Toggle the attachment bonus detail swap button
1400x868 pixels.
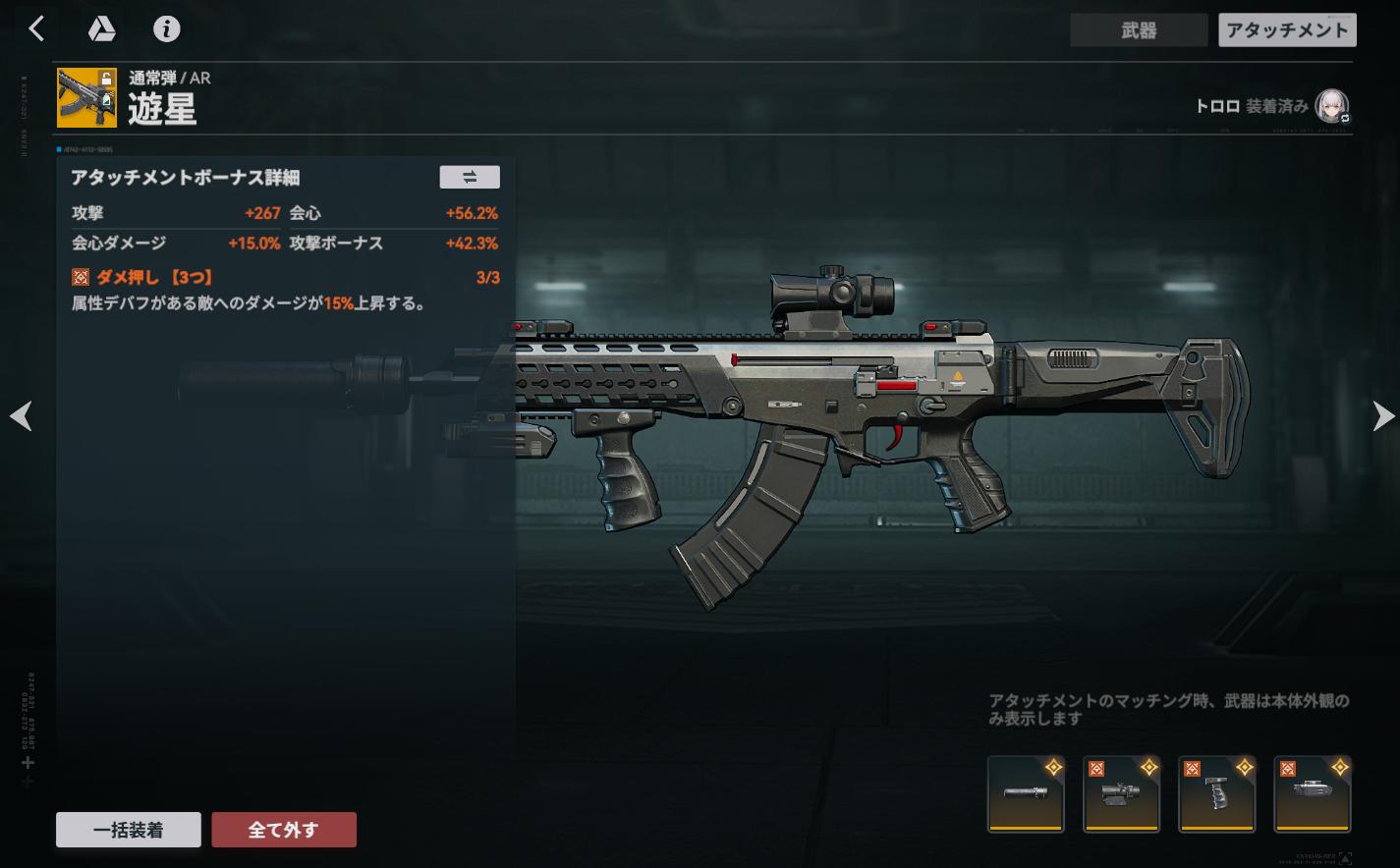pos(470,177)
